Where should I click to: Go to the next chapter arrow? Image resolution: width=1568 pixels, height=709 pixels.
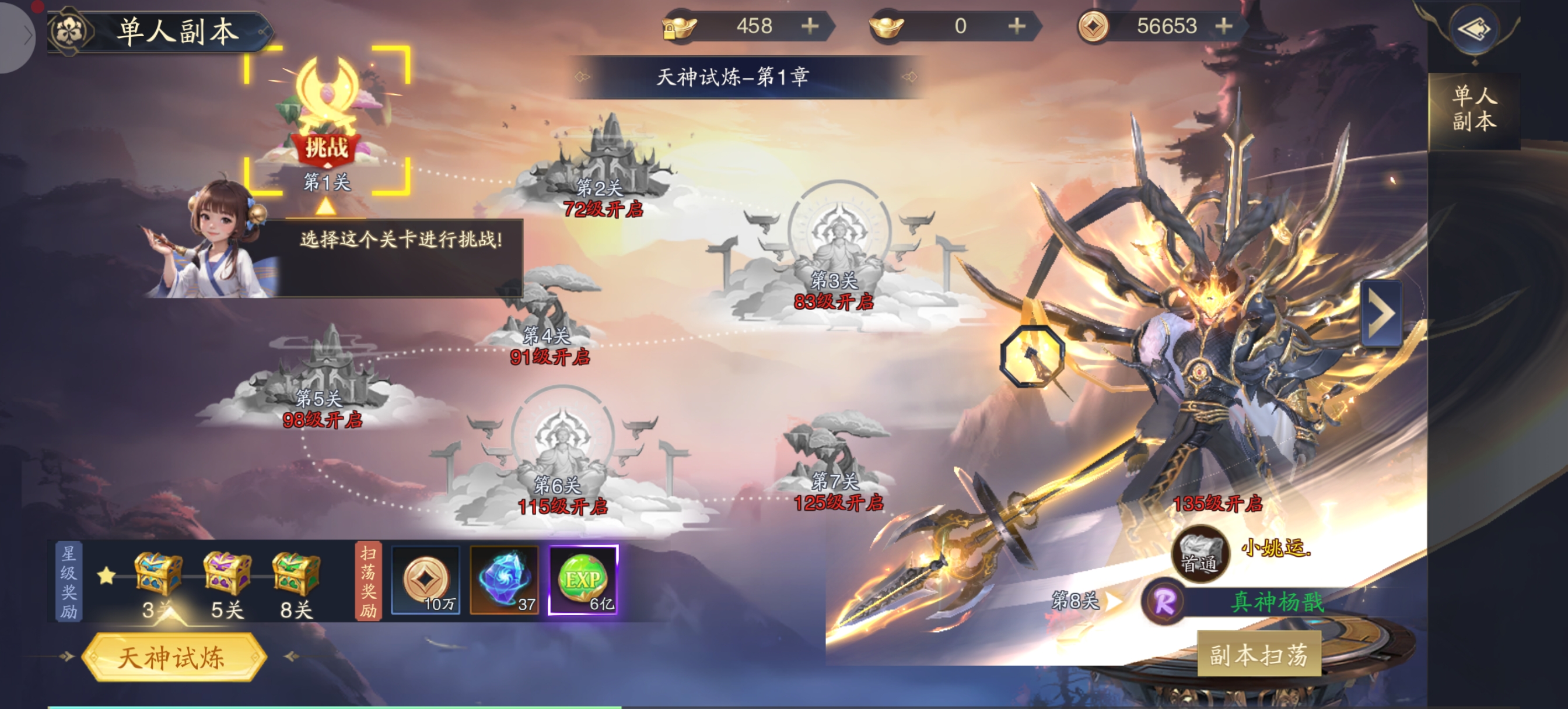pyautogui.click(x=1381, y=314)
